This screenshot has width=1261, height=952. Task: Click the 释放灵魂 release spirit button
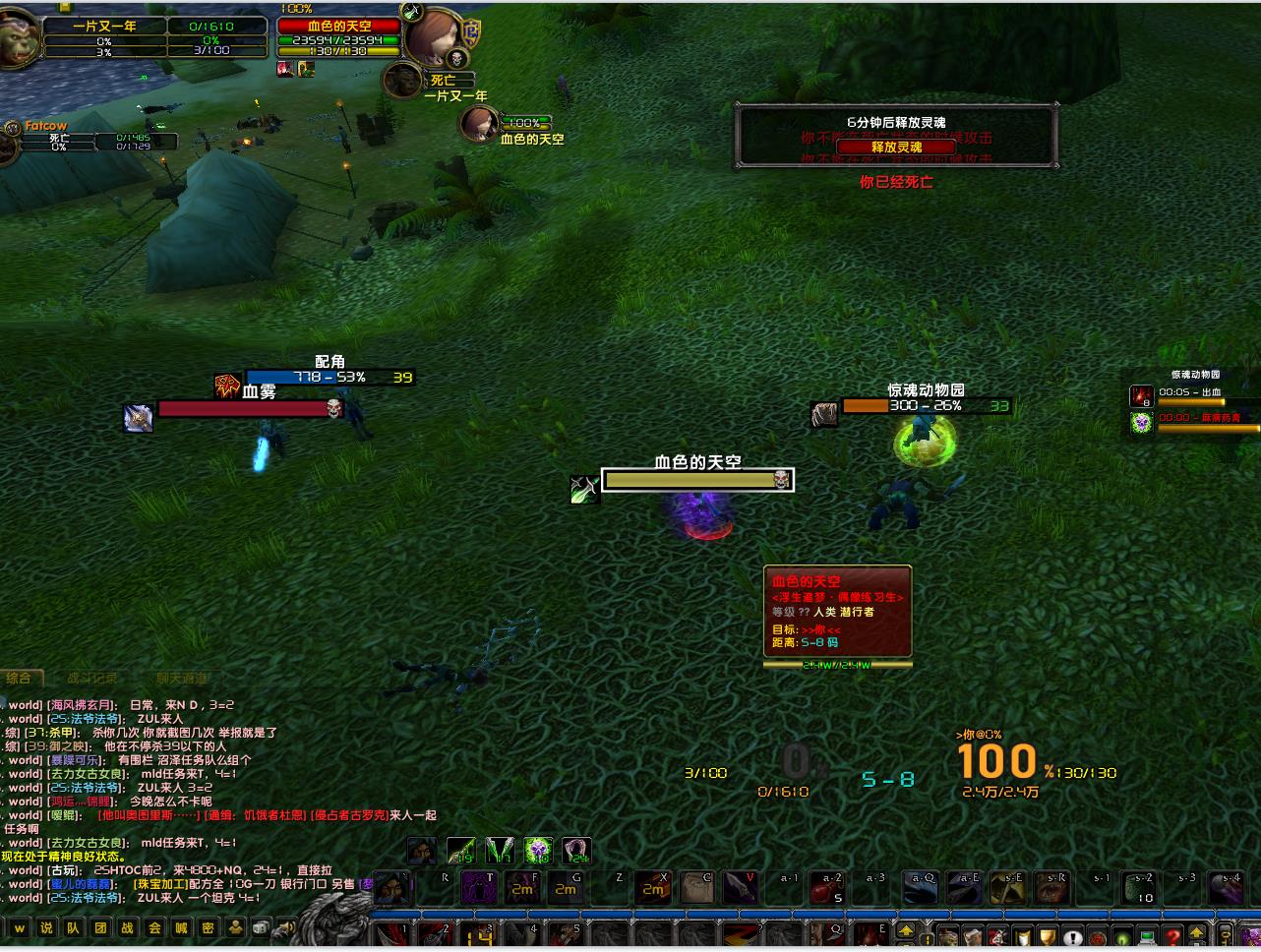tap(896, 147)
